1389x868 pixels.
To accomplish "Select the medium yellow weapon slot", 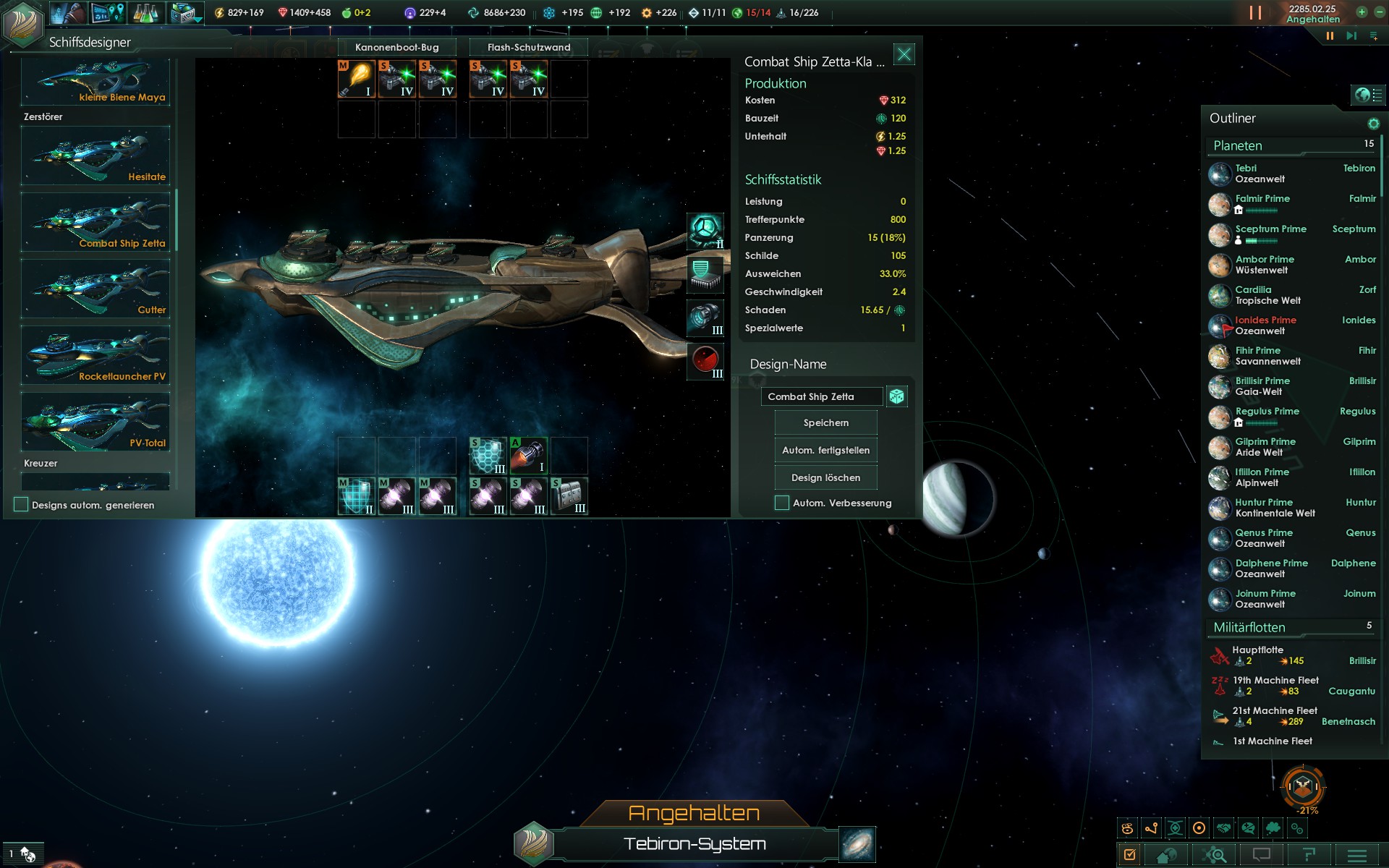I will click(357, 79).
